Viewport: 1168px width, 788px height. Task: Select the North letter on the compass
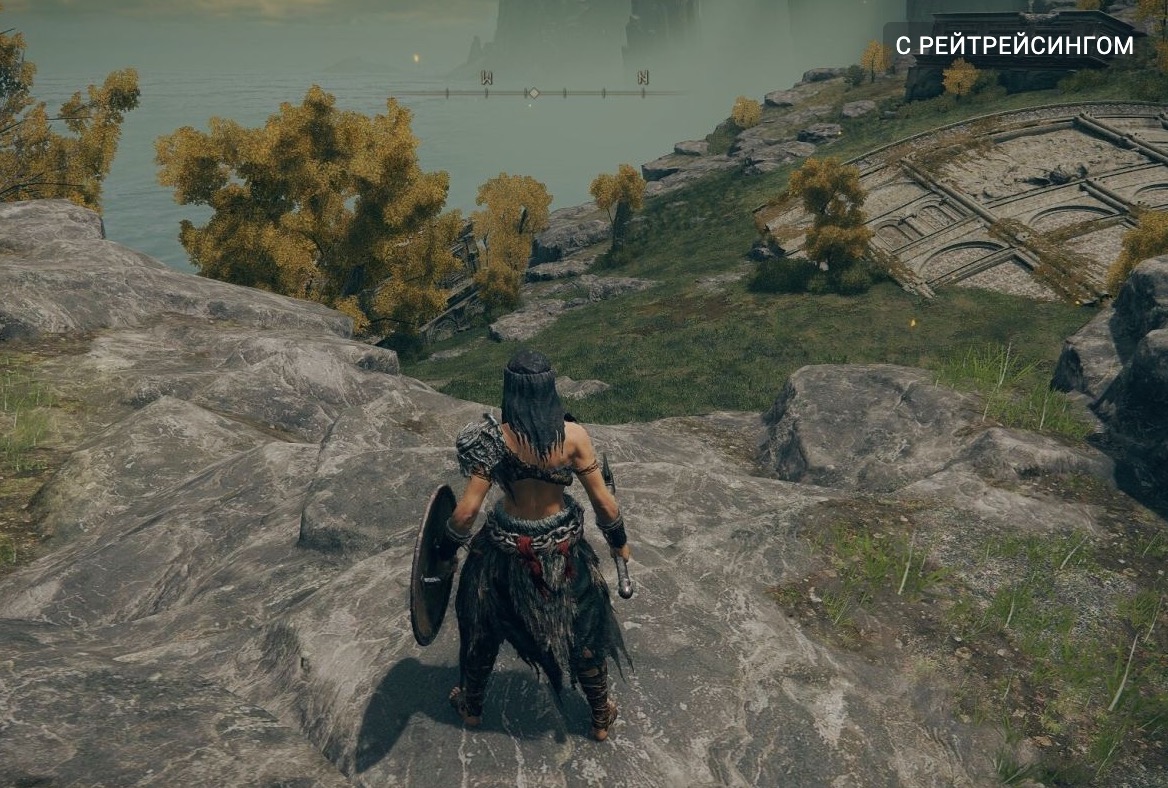pos(643,78)
